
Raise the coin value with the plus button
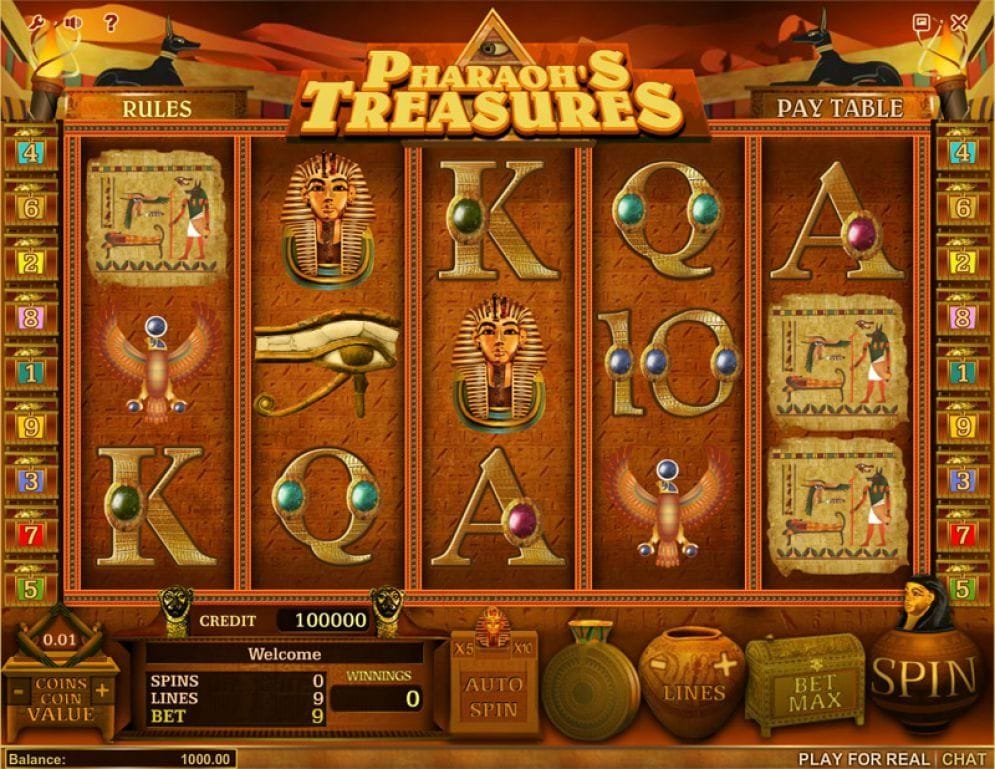101,690
